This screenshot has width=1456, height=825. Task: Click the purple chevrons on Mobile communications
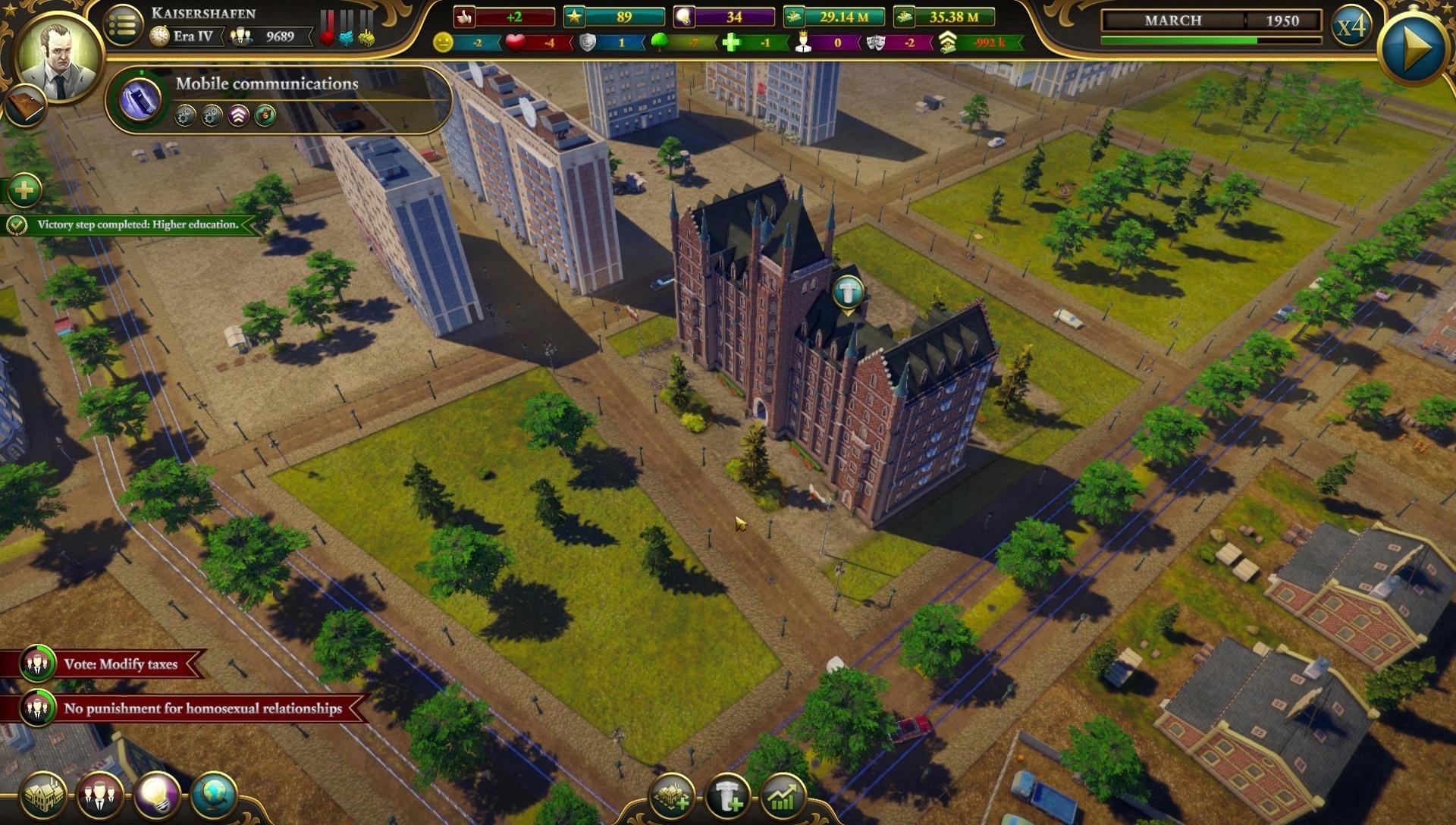coord(237,116)
